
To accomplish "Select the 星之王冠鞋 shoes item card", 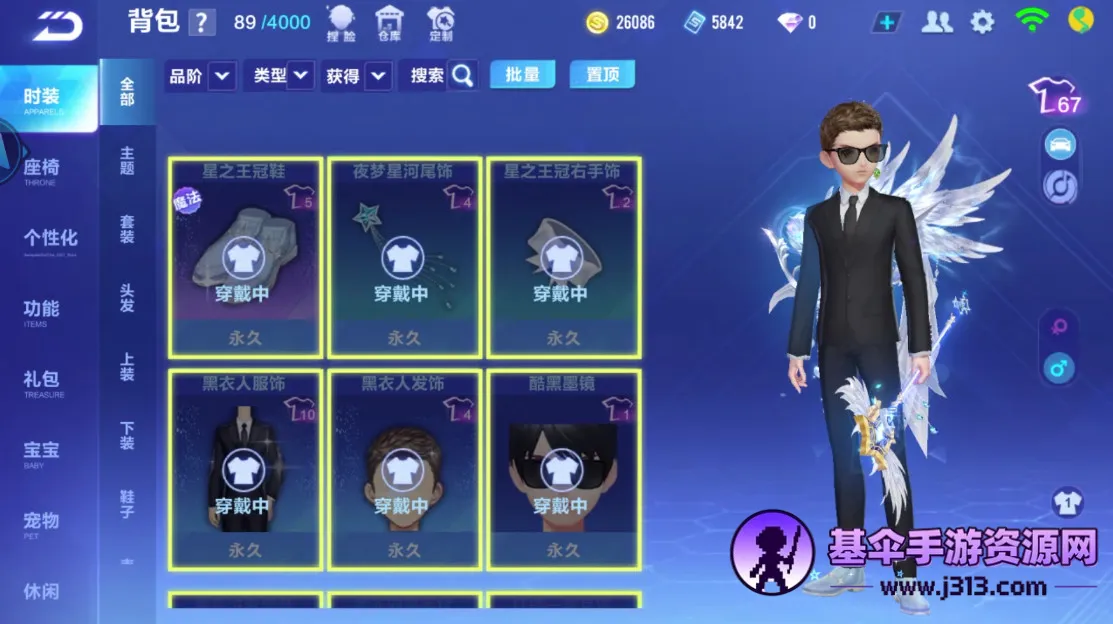I will point(245,257).
